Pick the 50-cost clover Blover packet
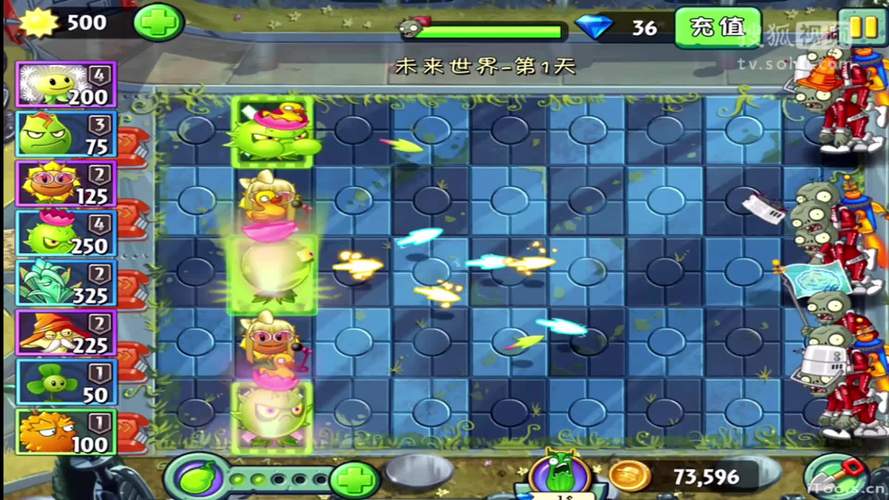889x500 pixels. click(x=67, y=383)
